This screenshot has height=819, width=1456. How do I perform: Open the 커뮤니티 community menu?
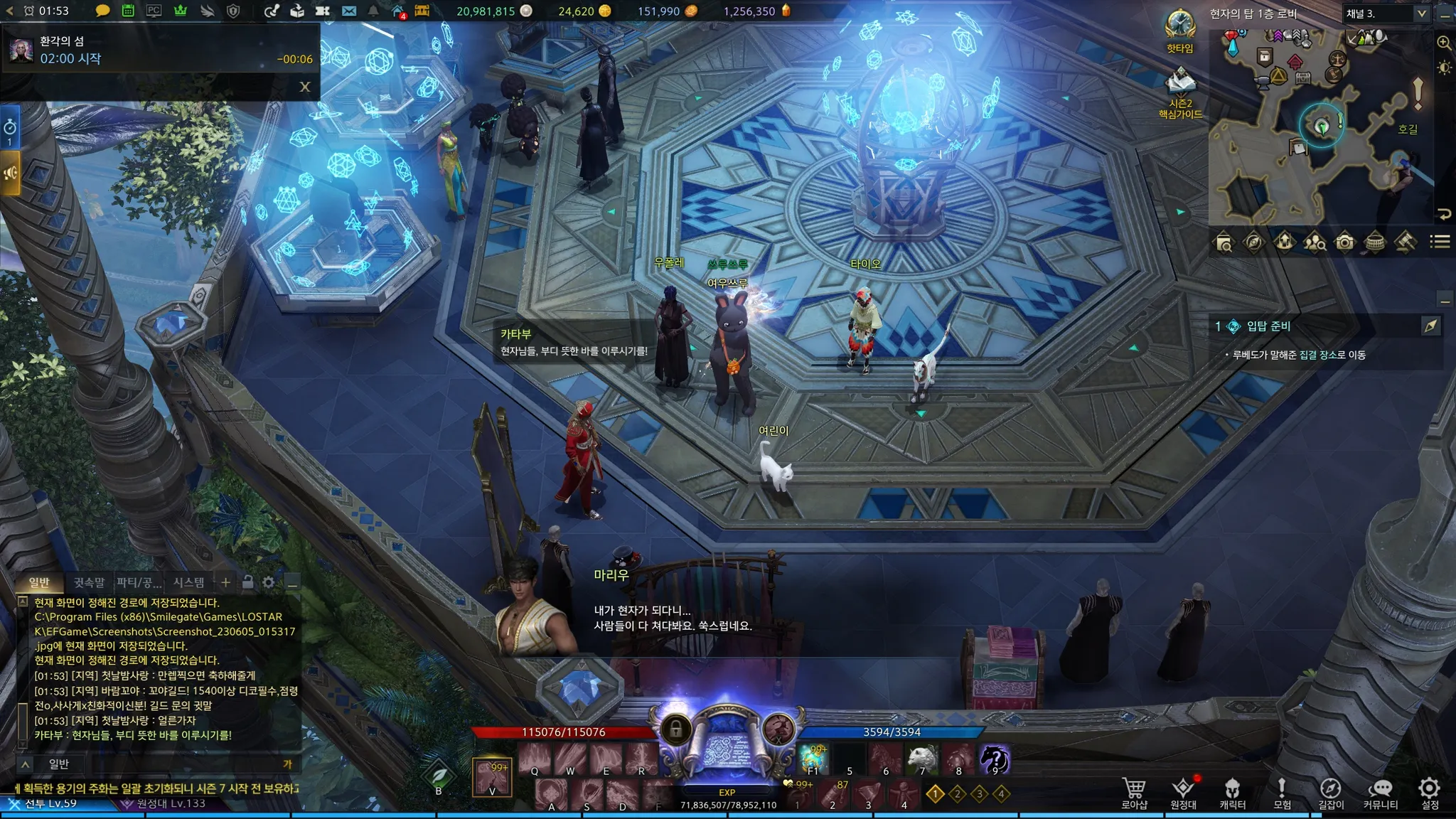1380,793
